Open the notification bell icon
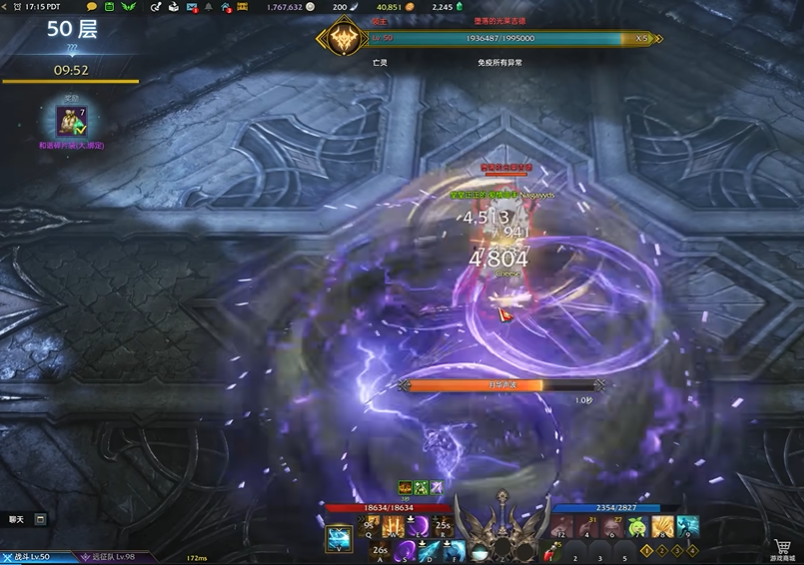 209,7
